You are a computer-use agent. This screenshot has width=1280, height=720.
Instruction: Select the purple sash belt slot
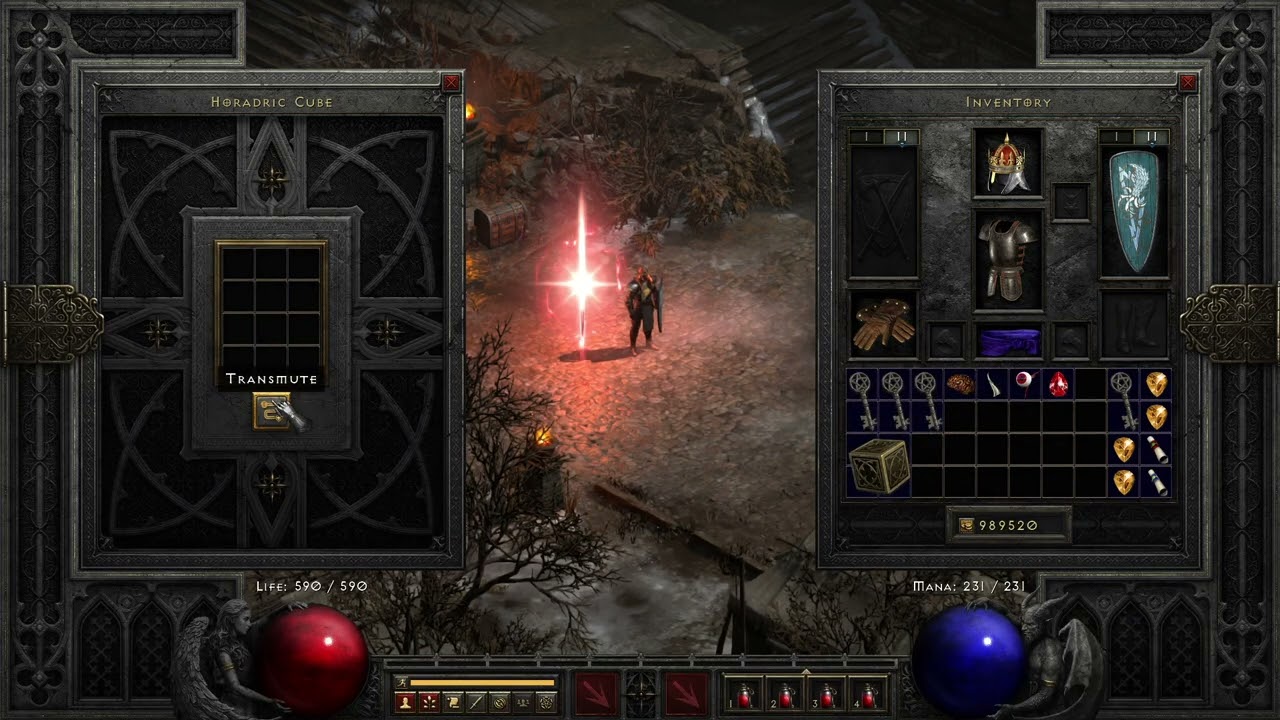[x=1008, y=342]
